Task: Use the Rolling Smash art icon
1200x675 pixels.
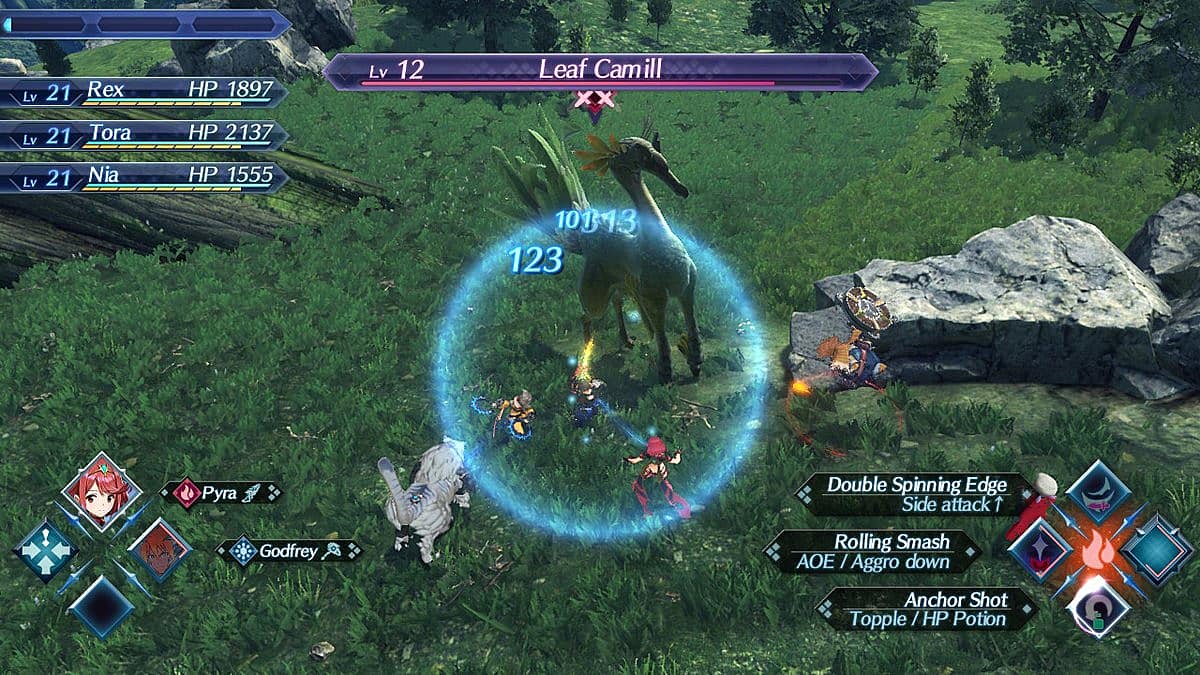Action: pos(1040,551)
